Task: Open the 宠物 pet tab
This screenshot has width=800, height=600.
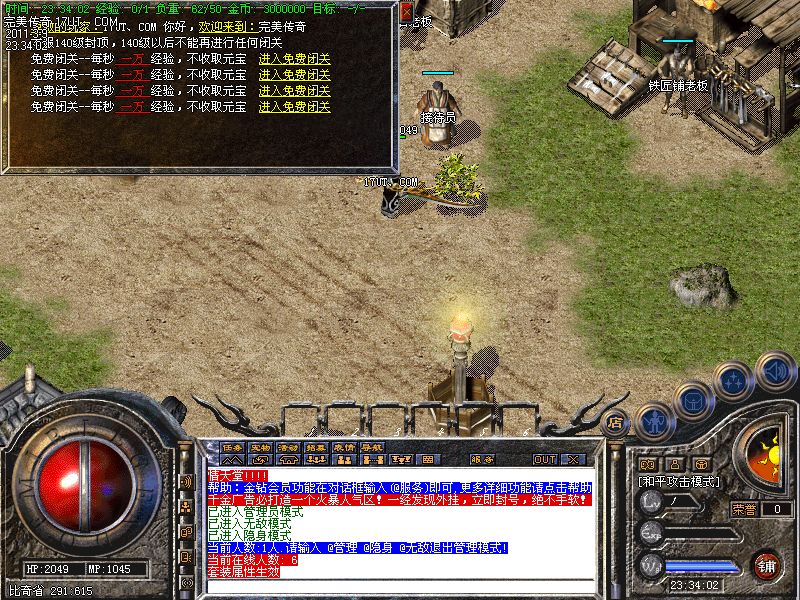Action: 260,447
